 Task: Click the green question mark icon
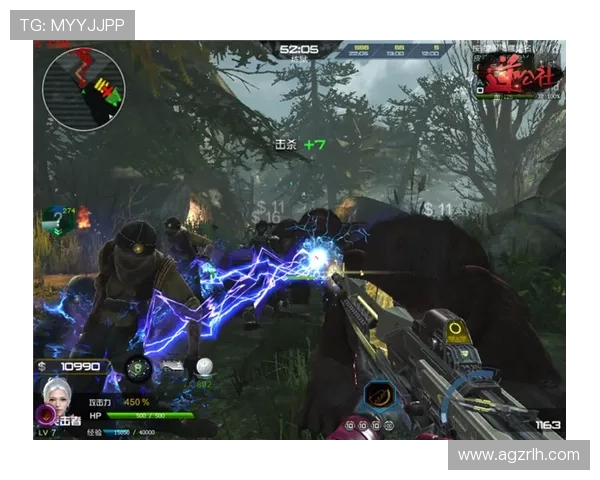point(57,221)
